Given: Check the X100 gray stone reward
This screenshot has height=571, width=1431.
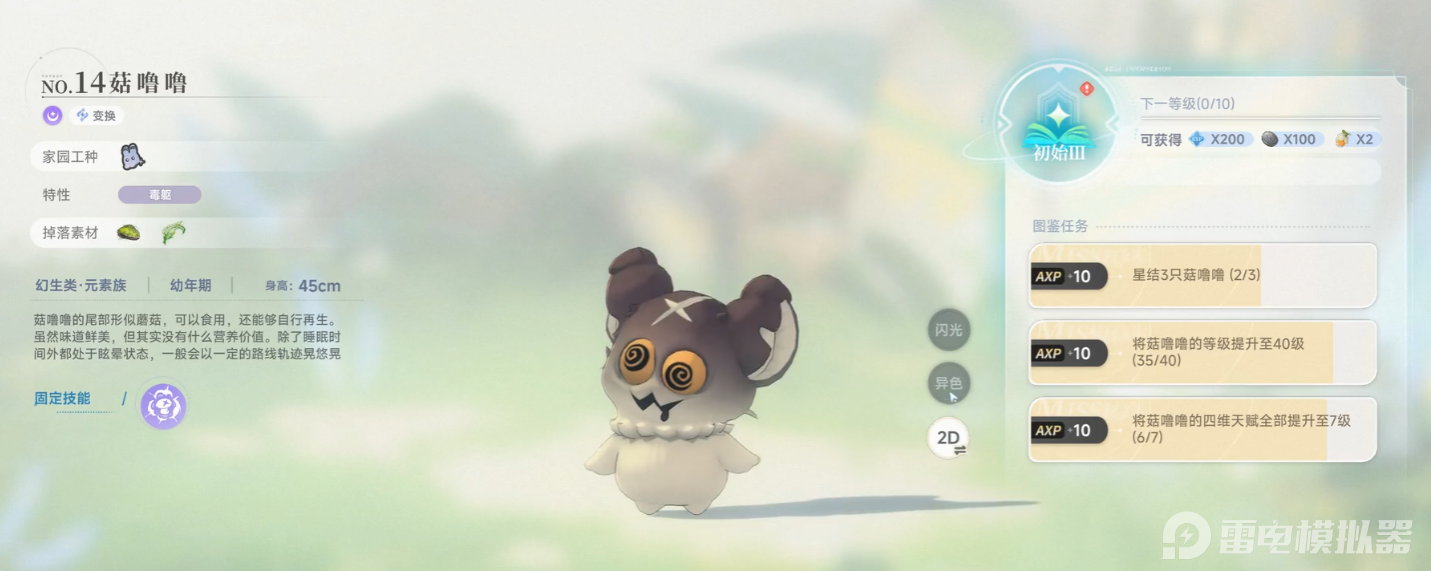Looking at the screenshot, I should [1289, 139].
